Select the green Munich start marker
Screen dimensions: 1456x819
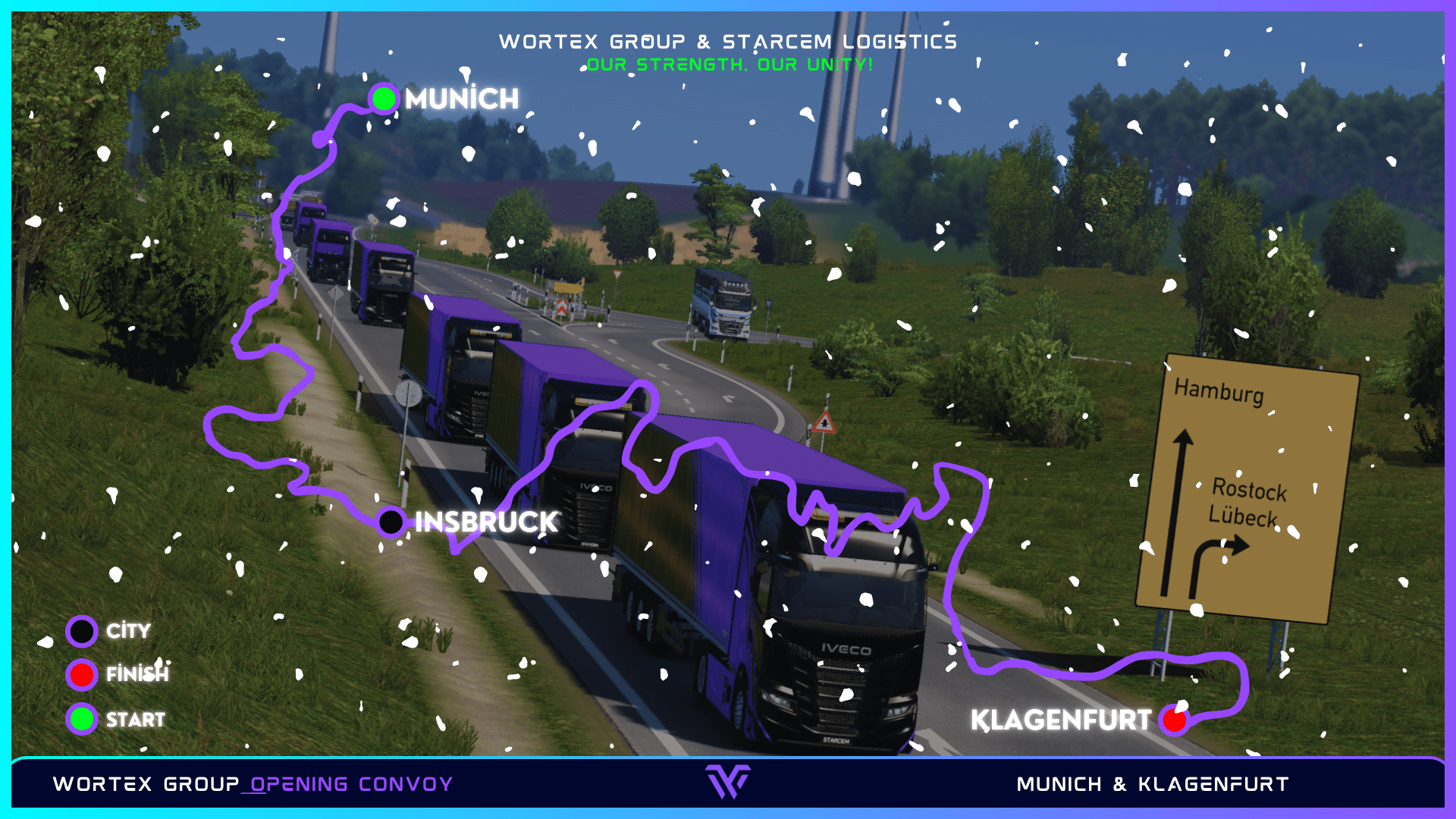point(384,99)
